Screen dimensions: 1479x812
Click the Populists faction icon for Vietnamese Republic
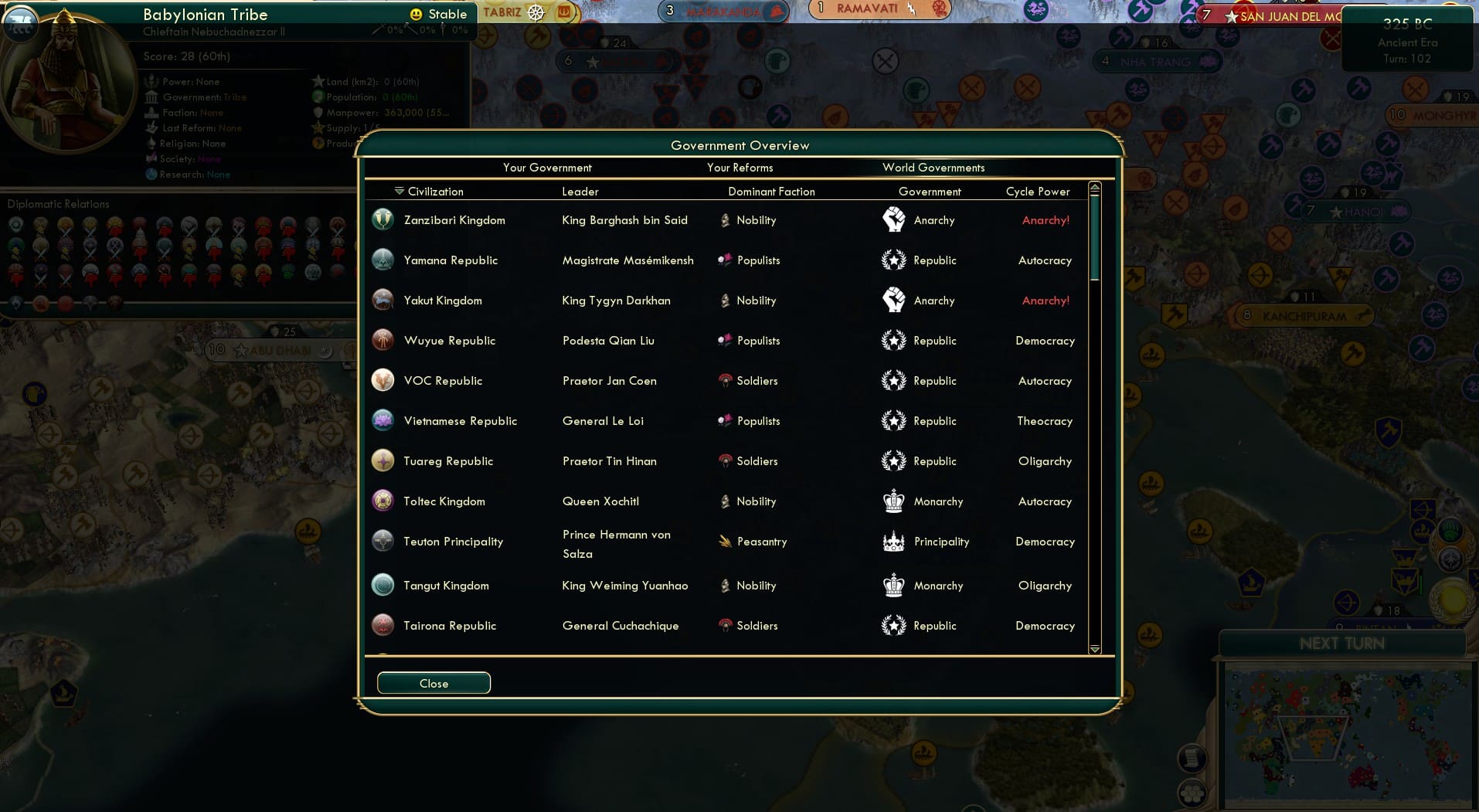click(x=725, y=420)
